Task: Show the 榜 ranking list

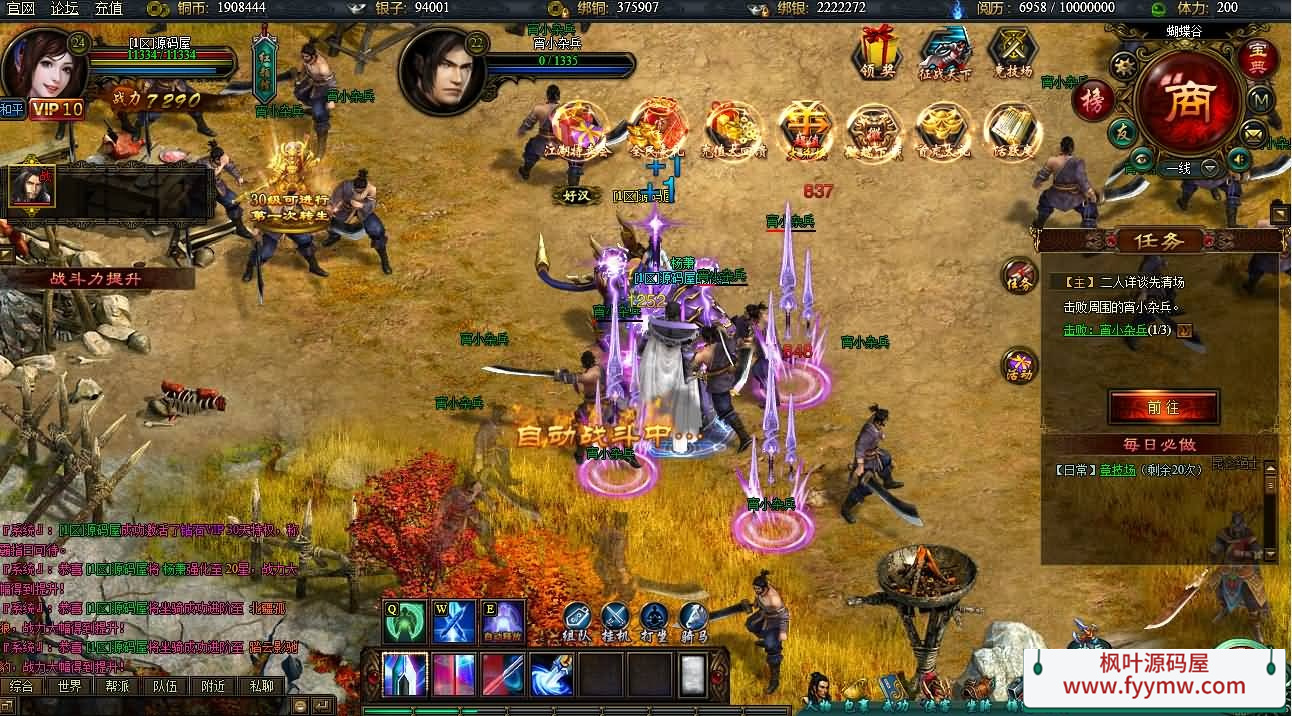Action: (x=1092, y=99)
